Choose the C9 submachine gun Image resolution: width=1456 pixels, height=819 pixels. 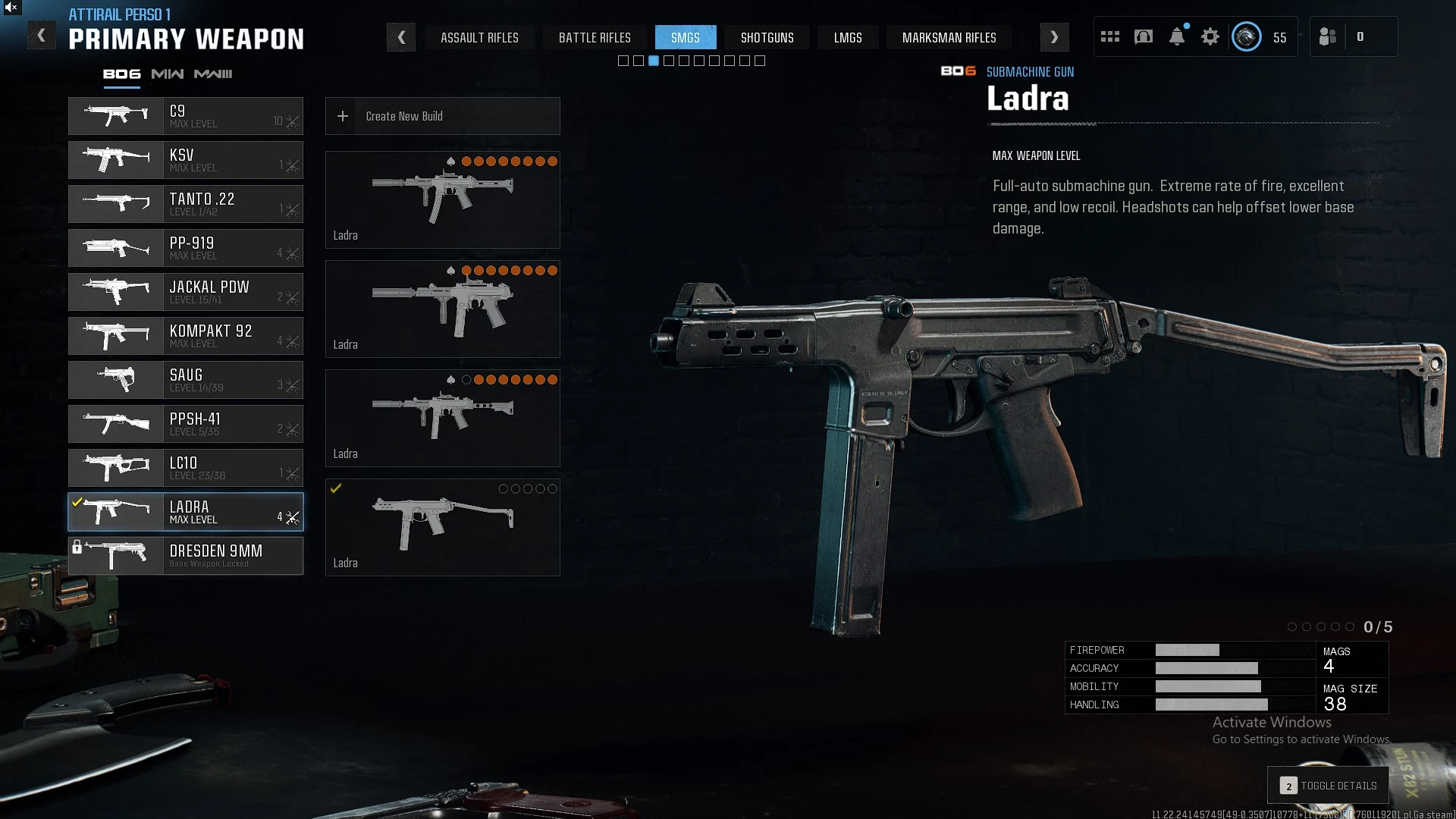pyautogui.click(x=186, y=116)
